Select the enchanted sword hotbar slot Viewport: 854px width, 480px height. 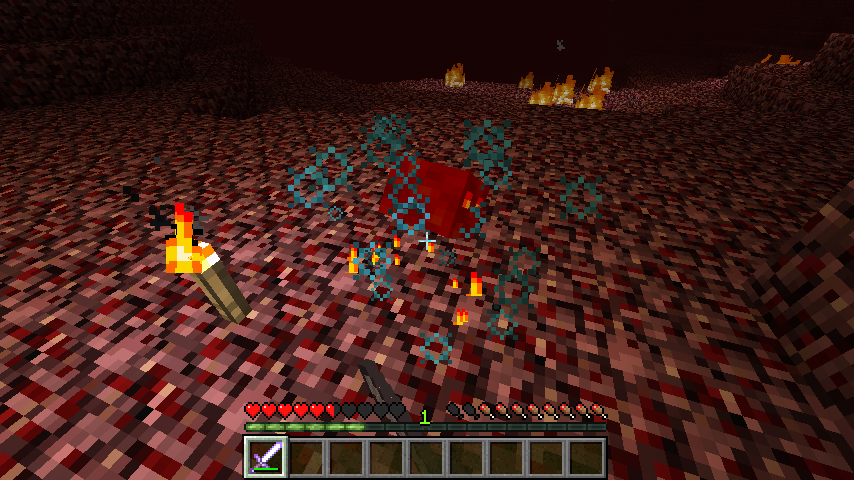pyautogui.click(x=266, y=457)
